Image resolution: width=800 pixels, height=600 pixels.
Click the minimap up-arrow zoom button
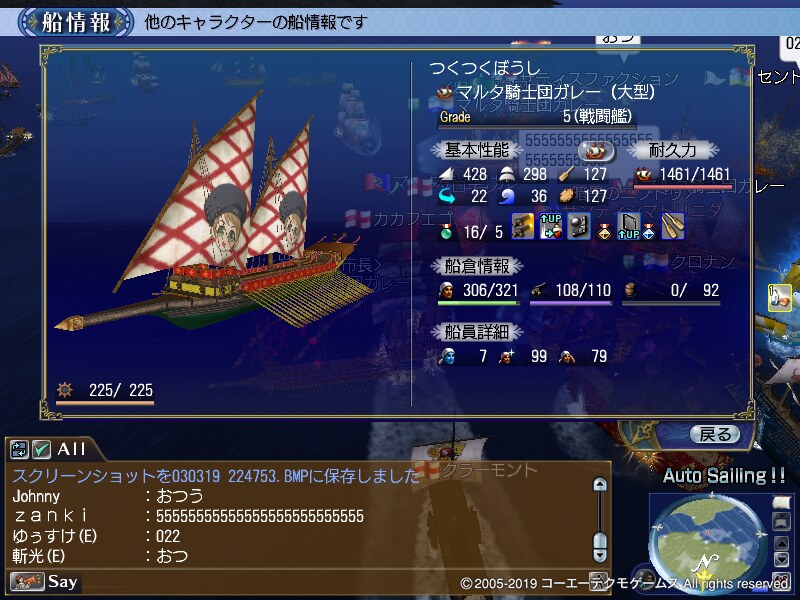click(x=781, y=544)
